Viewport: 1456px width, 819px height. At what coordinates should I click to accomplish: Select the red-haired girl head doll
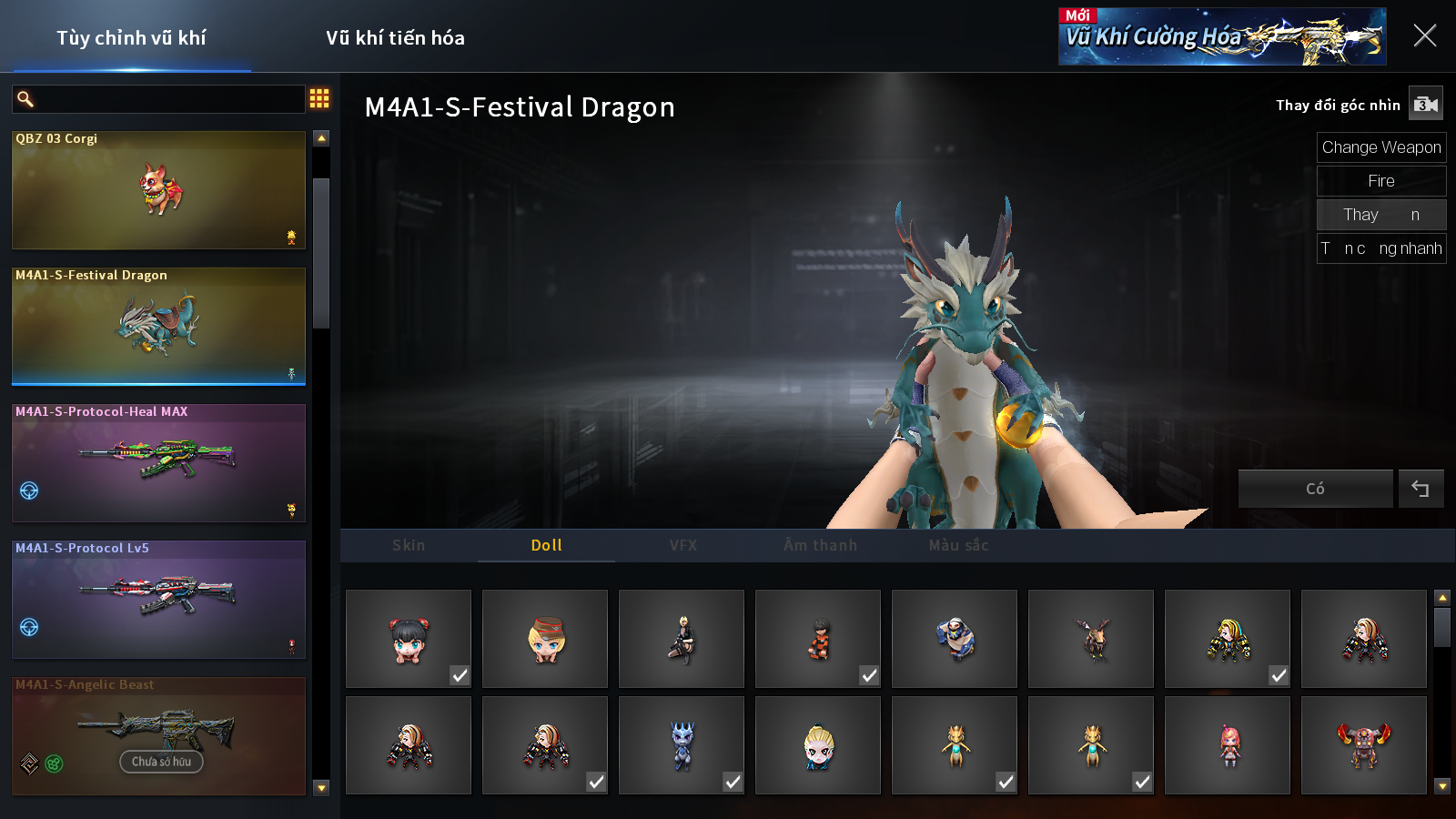pyautogui.click(x=409, y=639)
